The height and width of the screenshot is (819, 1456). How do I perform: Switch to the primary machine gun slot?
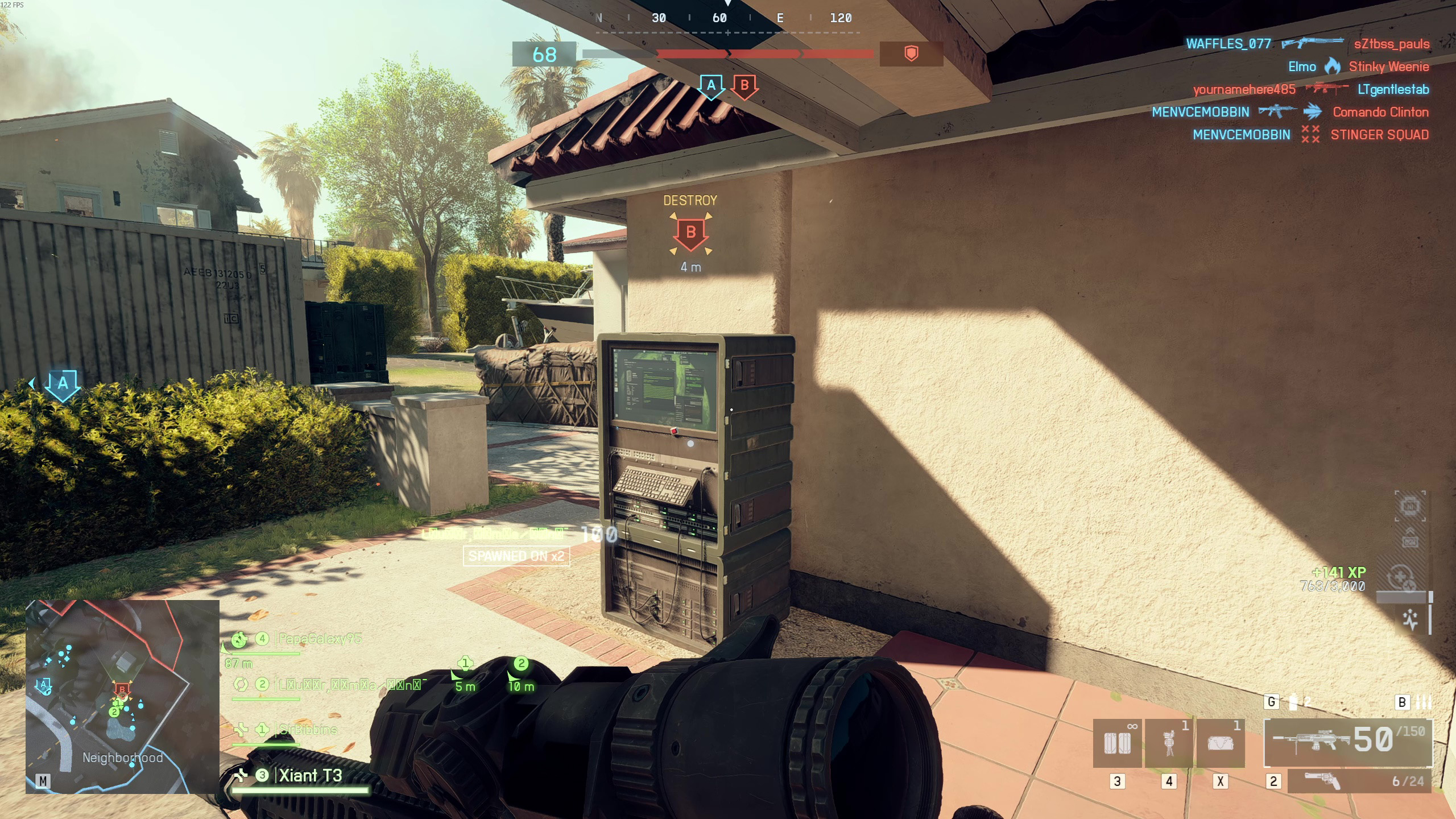point(1347,742)
